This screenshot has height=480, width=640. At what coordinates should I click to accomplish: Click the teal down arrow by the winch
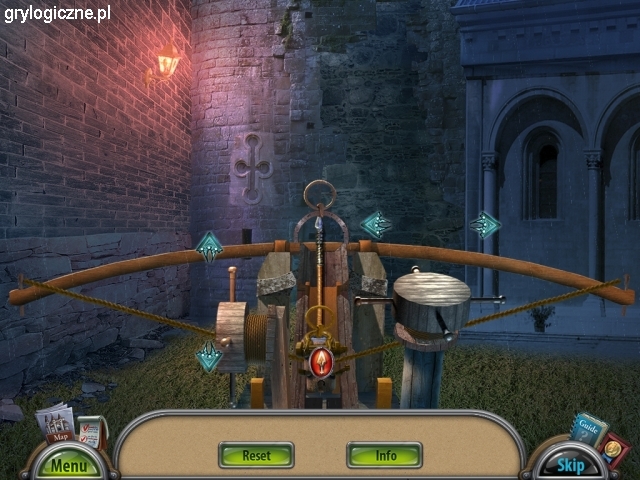pos(209,356)
